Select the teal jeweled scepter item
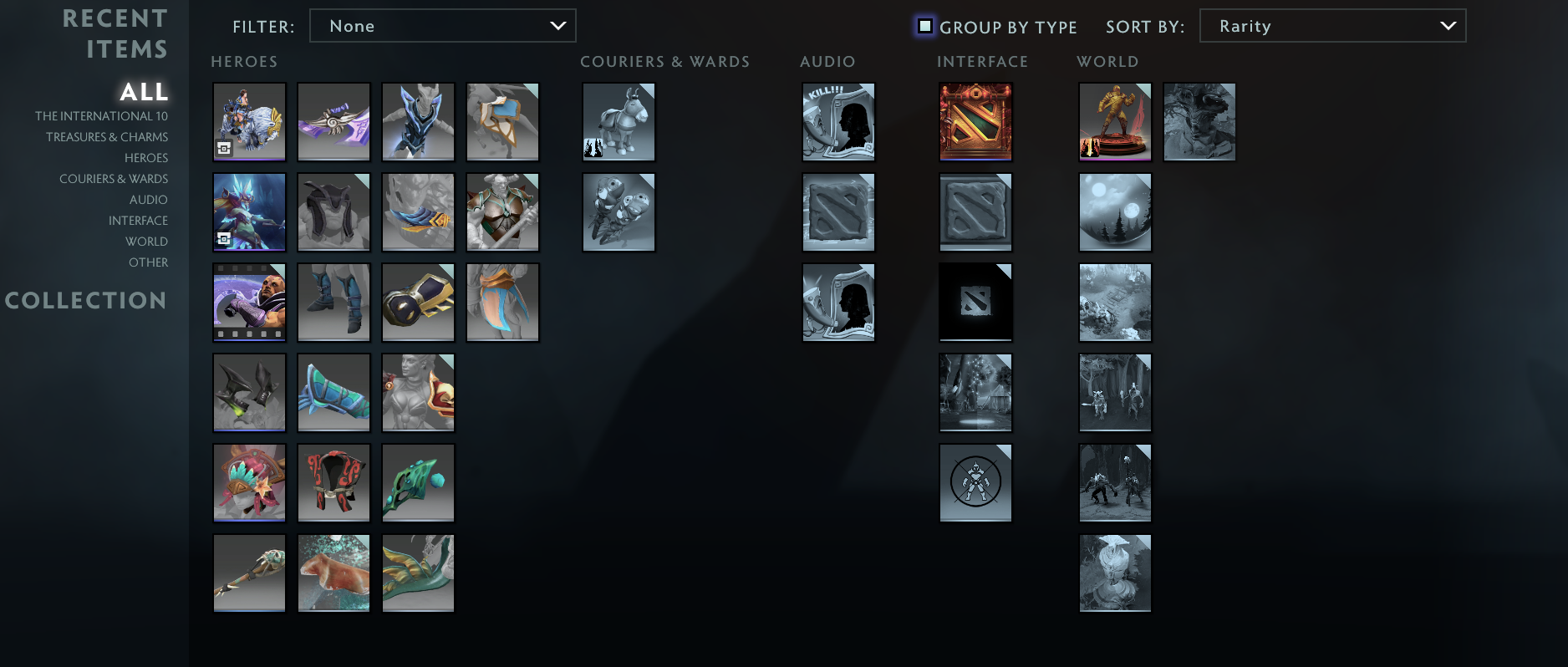Viewport: 1568px width, 667px height. (x=418, y=482)
